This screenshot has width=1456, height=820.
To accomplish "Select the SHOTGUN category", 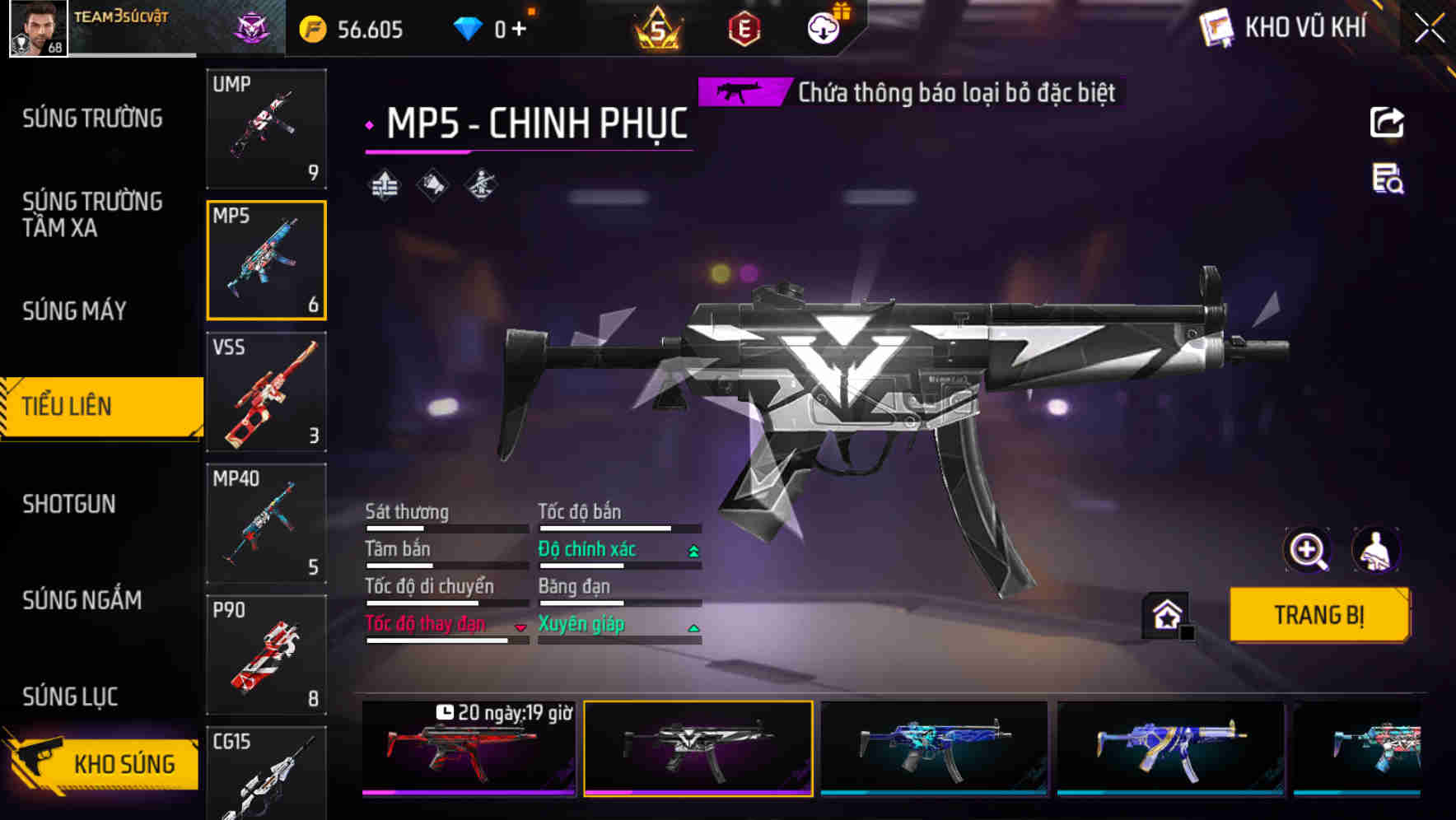I will [69, 504].
